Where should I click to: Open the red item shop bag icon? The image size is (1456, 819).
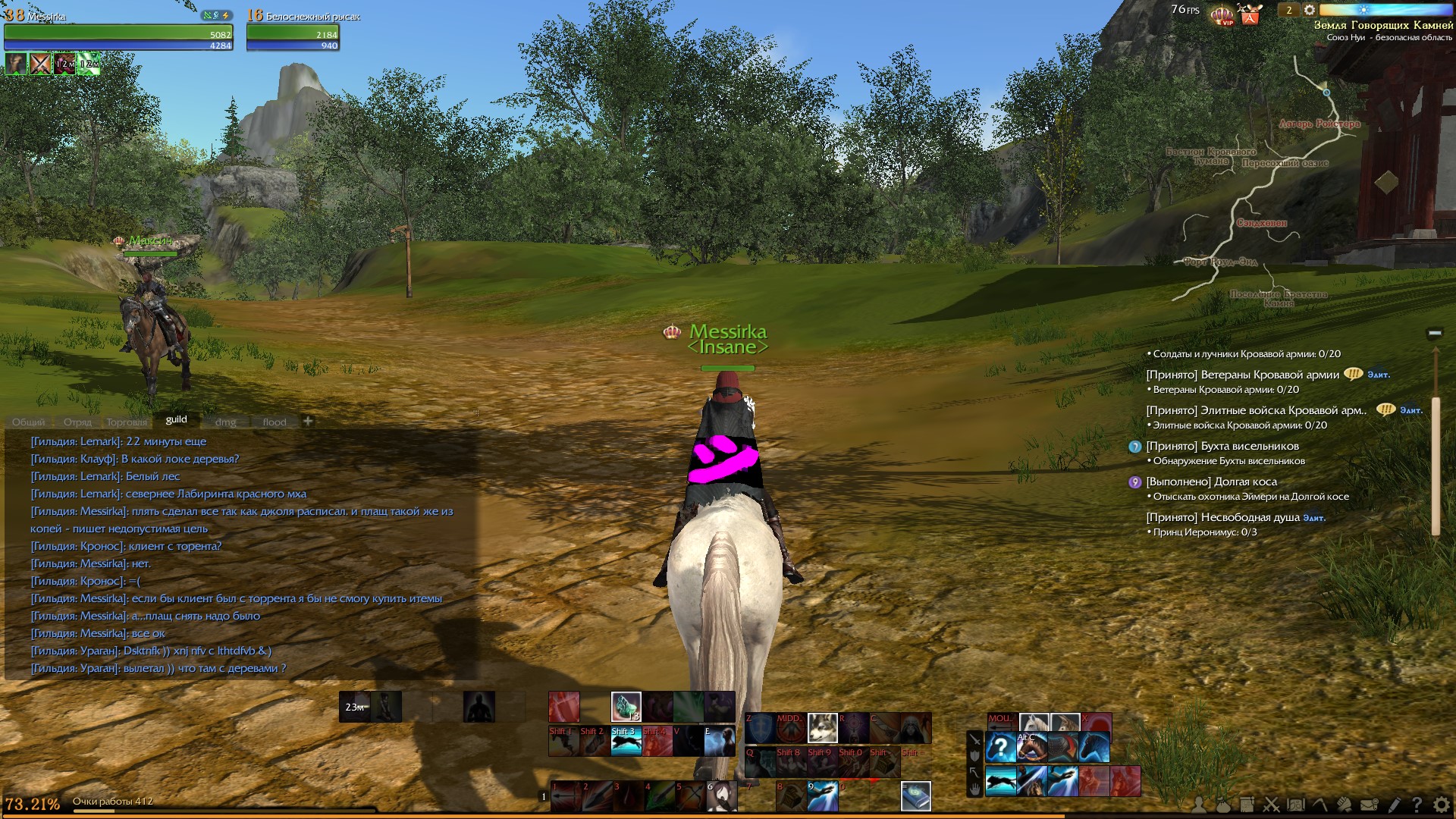point(1250,14)
